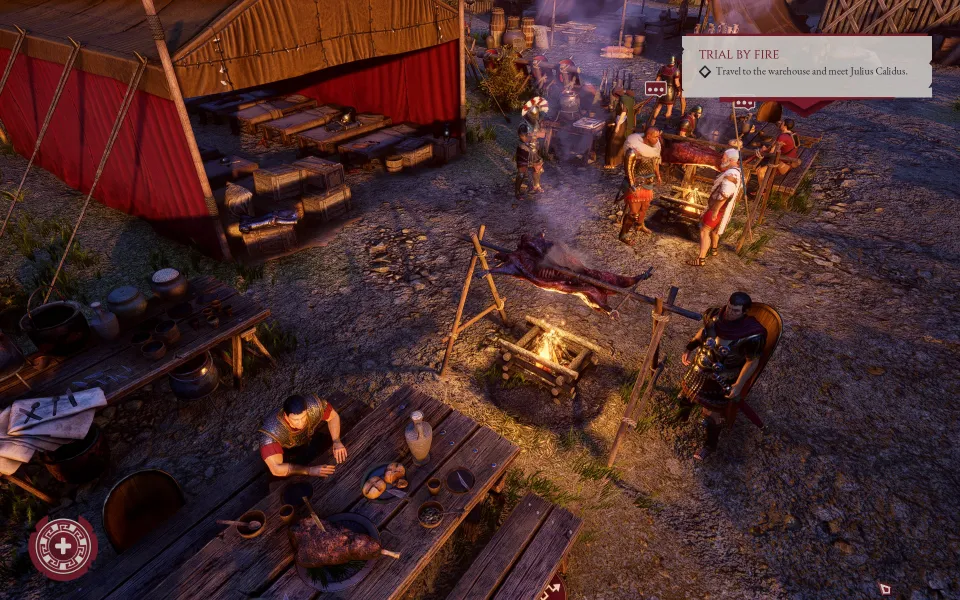Select the zigzag arrow icon at screen bottom

tap(551, 589)
